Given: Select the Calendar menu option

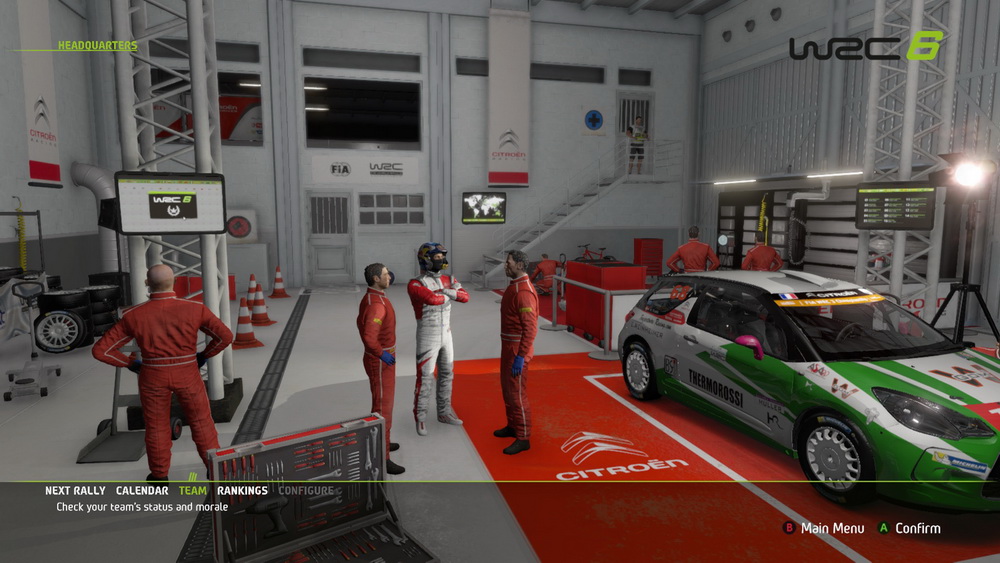Looking at the screenshot, I should 142,491.
